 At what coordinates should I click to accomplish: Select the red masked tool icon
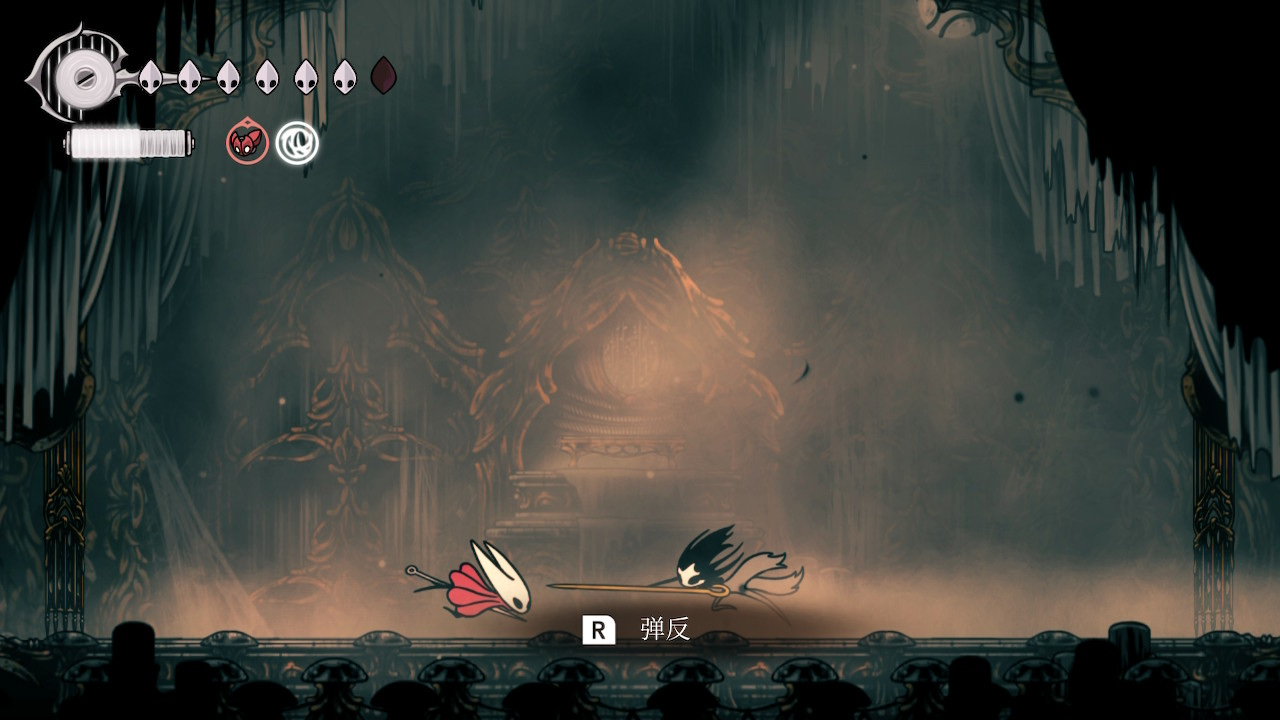pyautogui.click(x=247, y=143)
